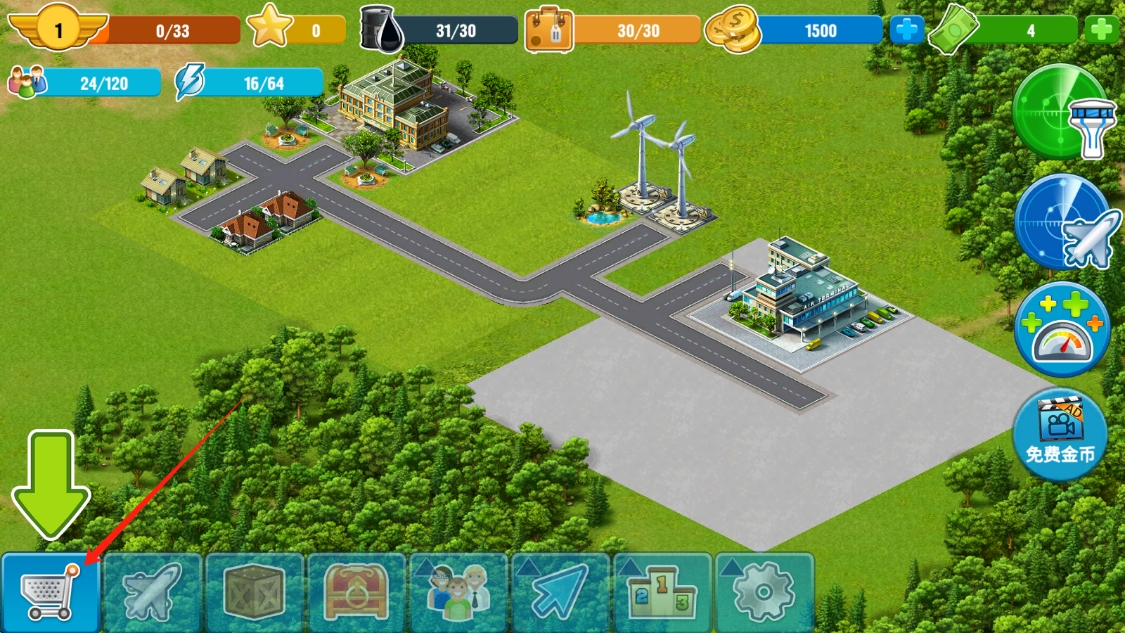Select the blue arrow cursor tool

[561, 593]
